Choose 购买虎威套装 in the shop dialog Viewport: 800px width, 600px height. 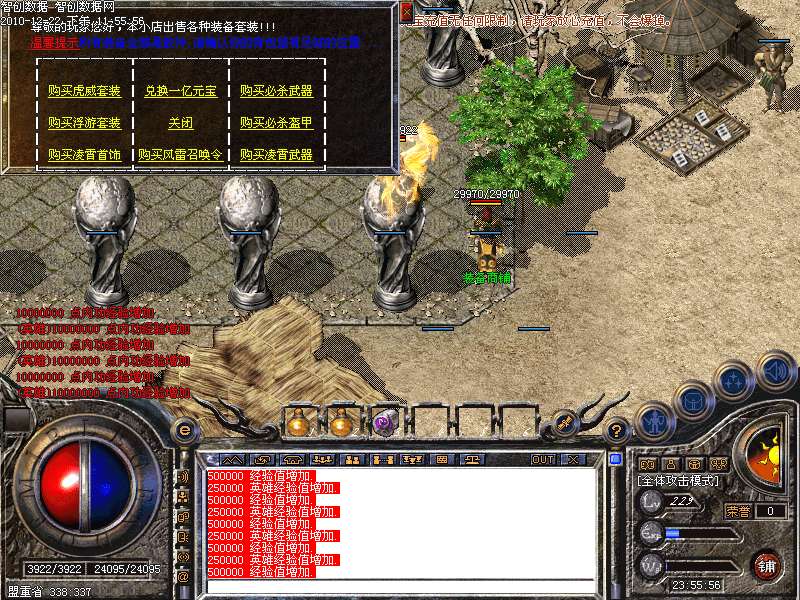[84, 91]
